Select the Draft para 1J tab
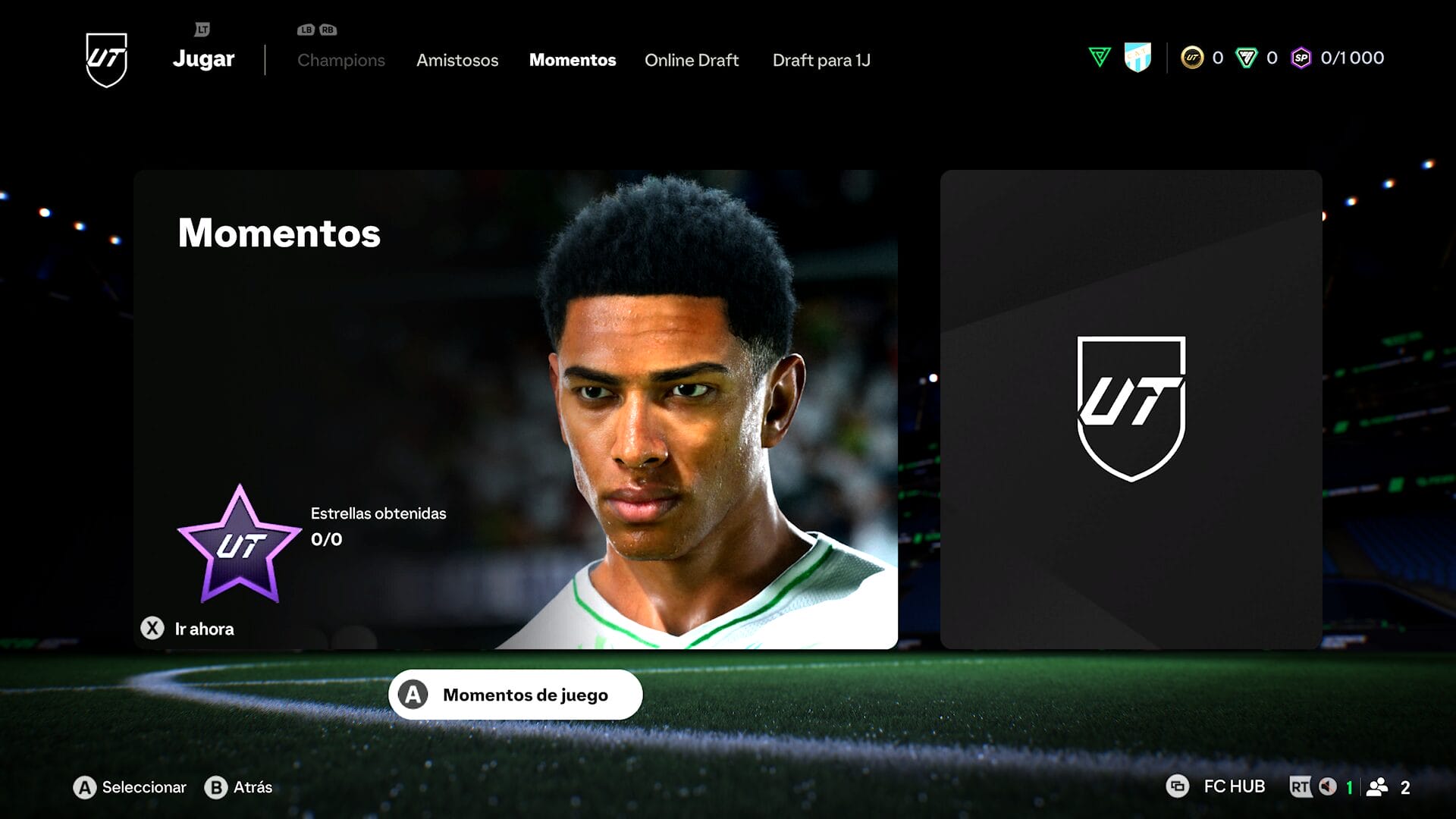The width and height of the screenshot is (1456, 819). 821,60
